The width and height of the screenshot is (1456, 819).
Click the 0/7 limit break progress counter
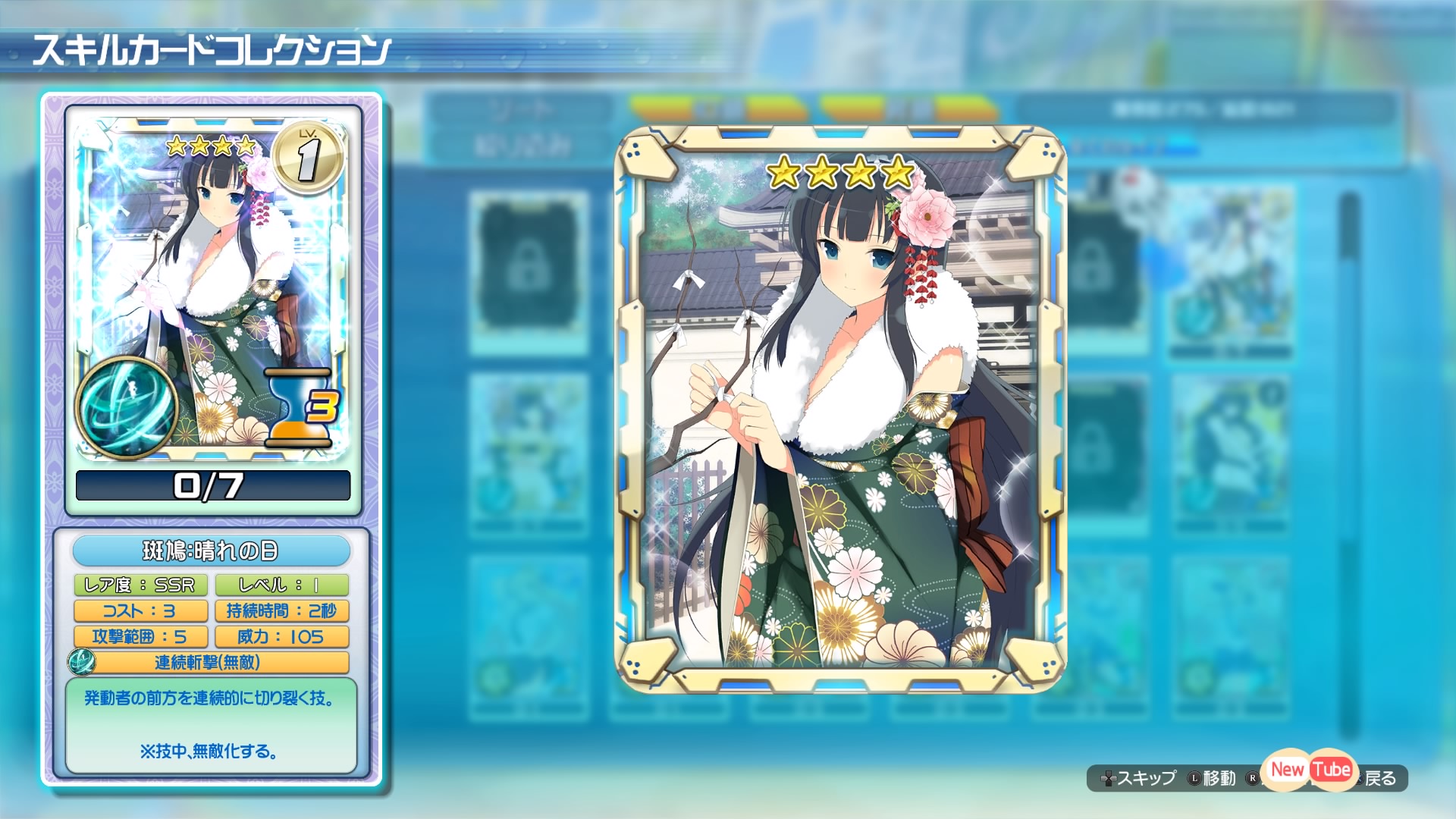213,485
